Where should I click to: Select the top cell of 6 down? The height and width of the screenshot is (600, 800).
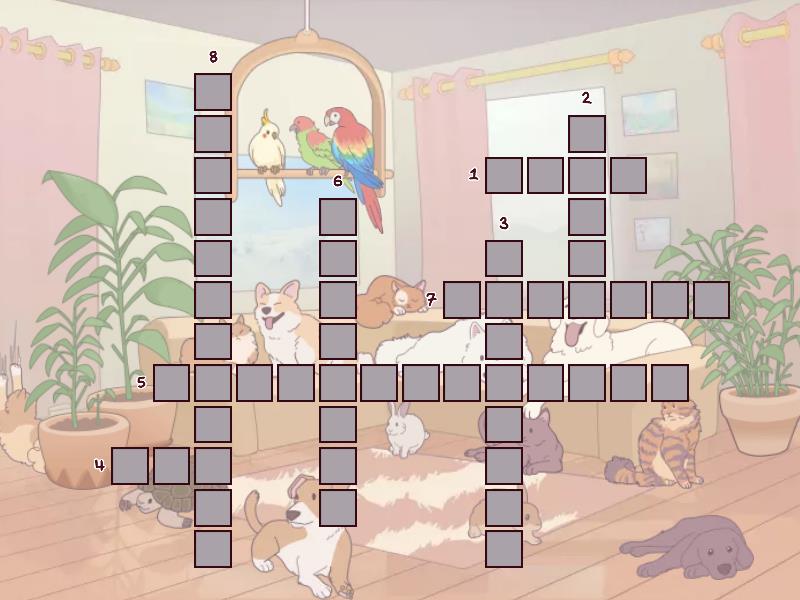click(338, 217)
